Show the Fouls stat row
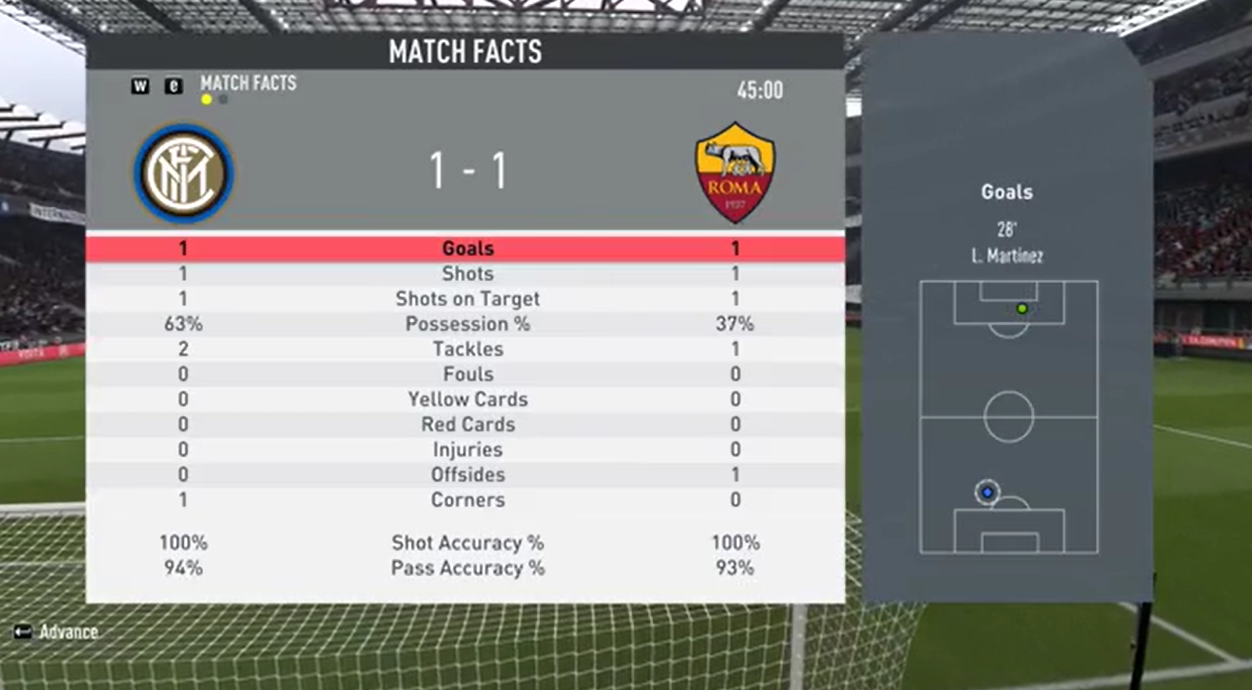1252x690 pixels. pyautogui.click(x=467, y=374)
